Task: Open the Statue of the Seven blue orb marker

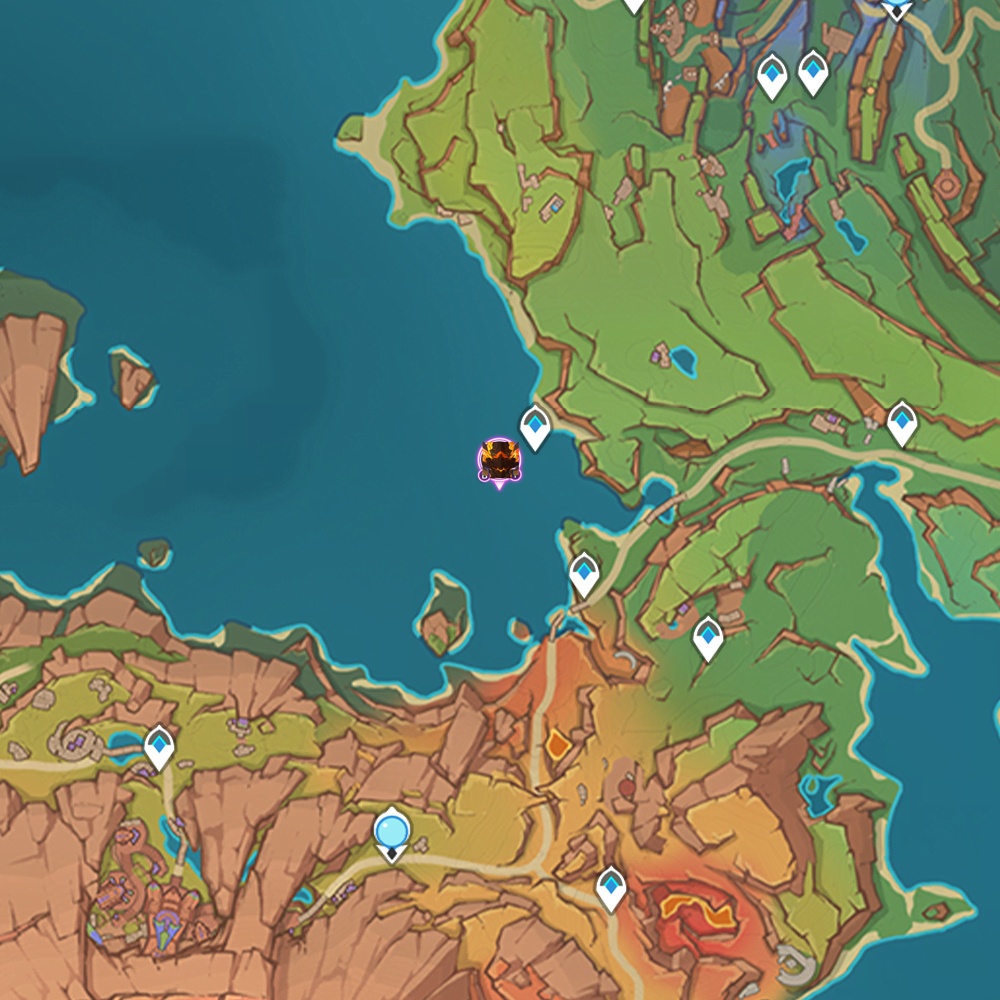Action: (x=391, y=833)
